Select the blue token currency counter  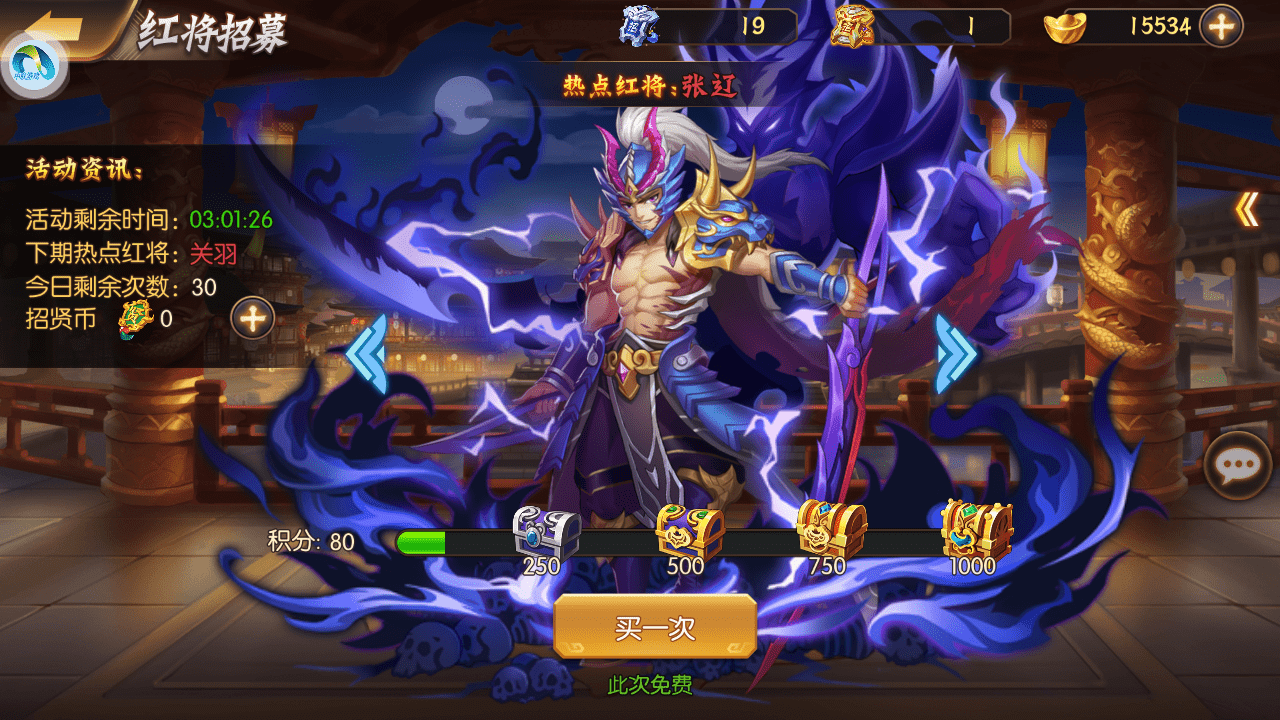710,26
